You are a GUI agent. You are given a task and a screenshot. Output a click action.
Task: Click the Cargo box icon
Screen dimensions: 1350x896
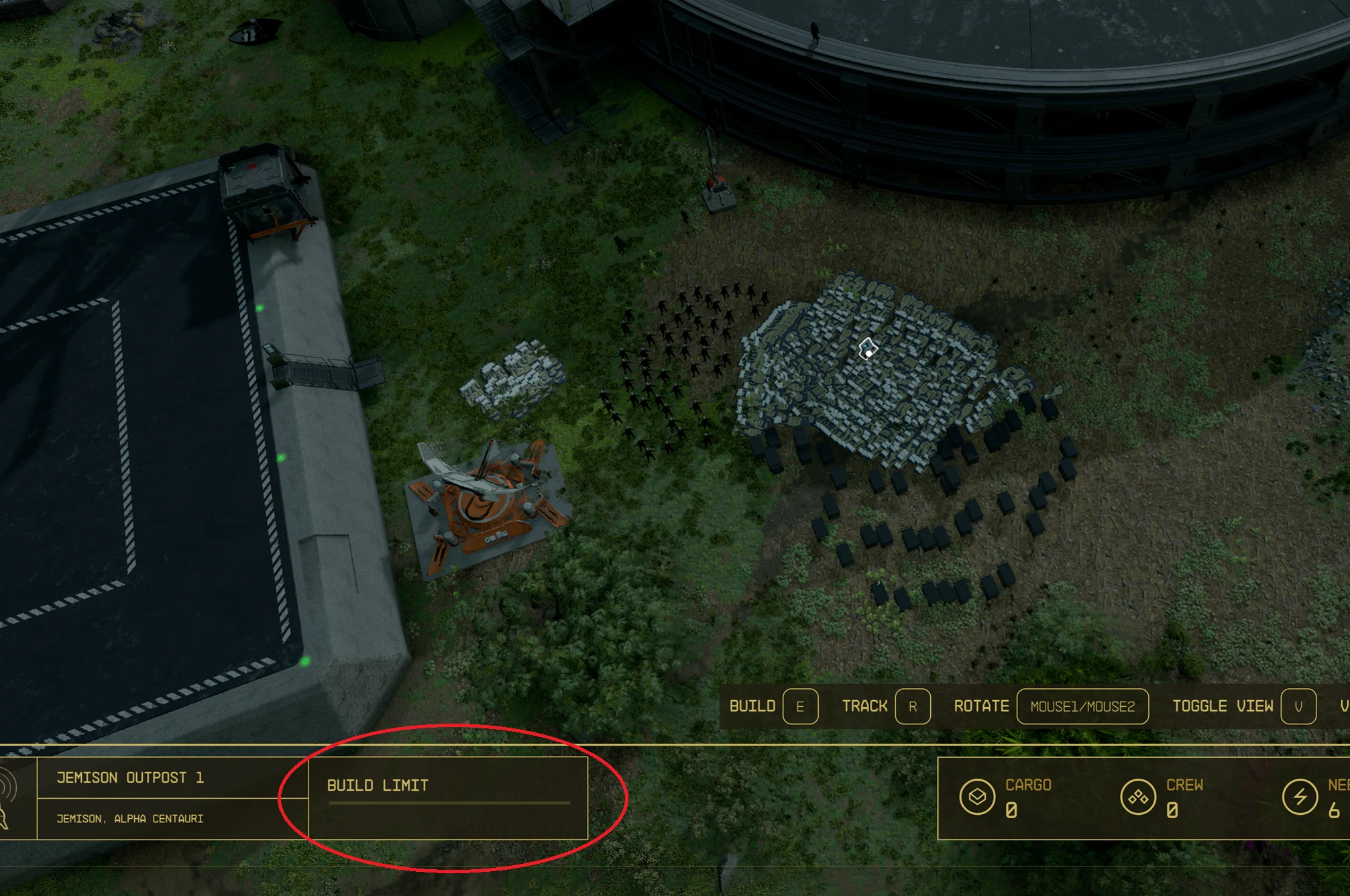977,797
